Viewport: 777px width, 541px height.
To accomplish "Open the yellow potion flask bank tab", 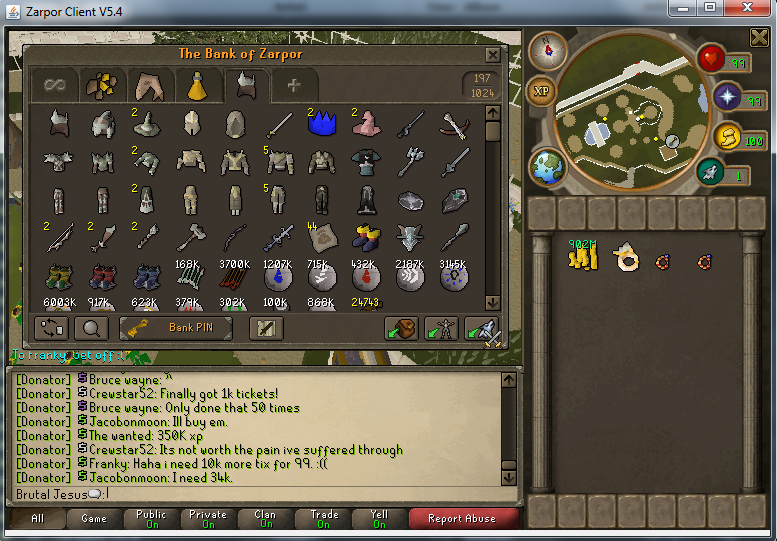I will pos(198,85).
